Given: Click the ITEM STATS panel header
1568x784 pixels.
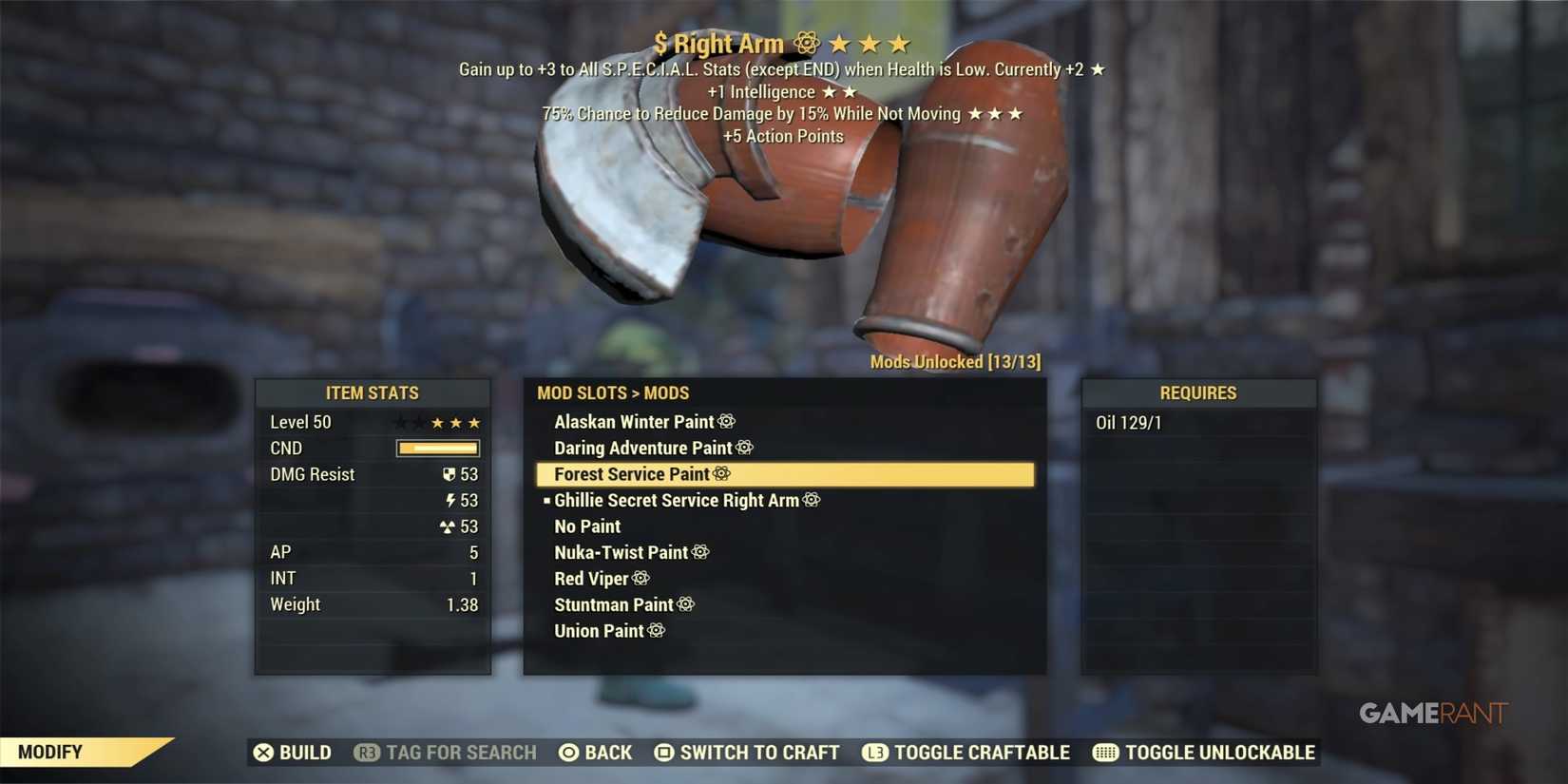Looking at the screenshot, I should [373, 392].
